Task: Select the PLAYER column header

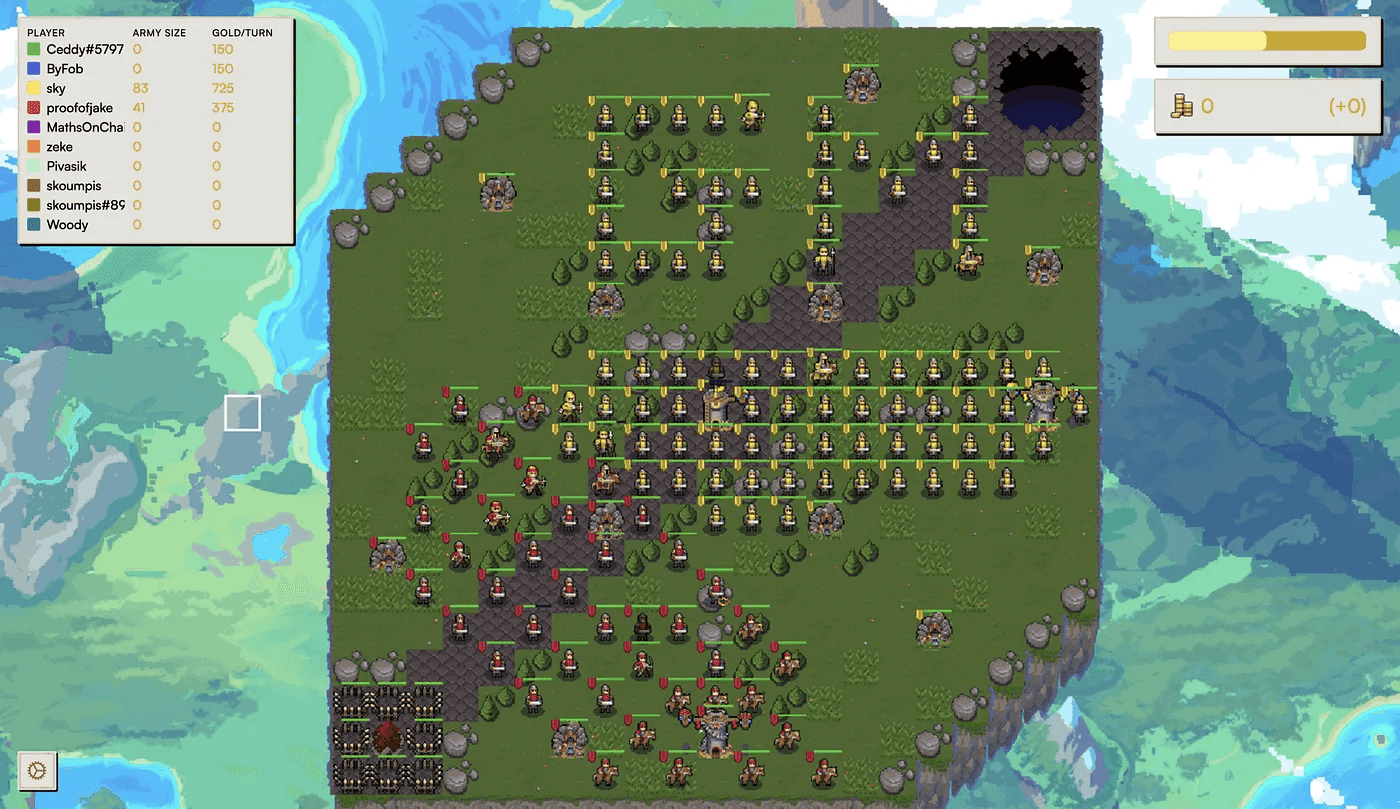Action: (x=46, y=32)
